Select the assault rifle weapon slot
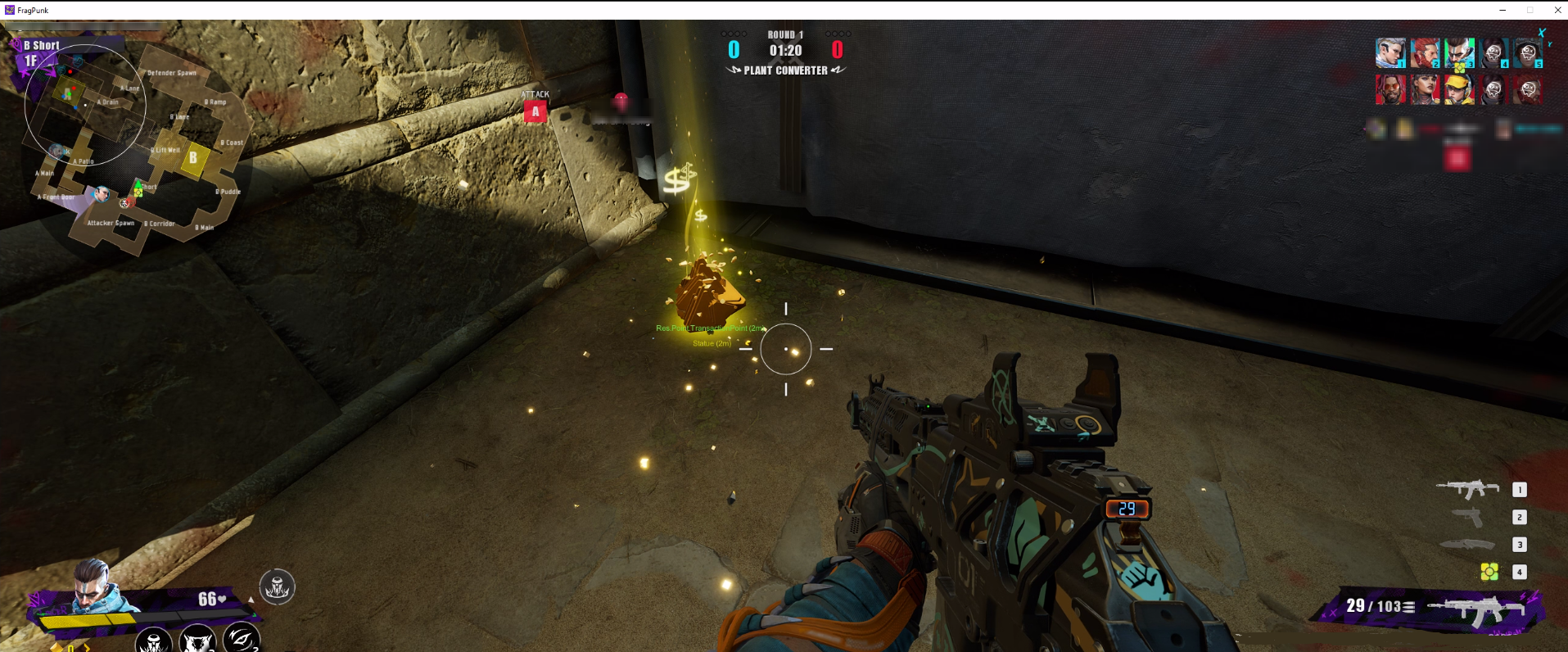Viewport: 1568px width, 652px height. (1467, 489)
